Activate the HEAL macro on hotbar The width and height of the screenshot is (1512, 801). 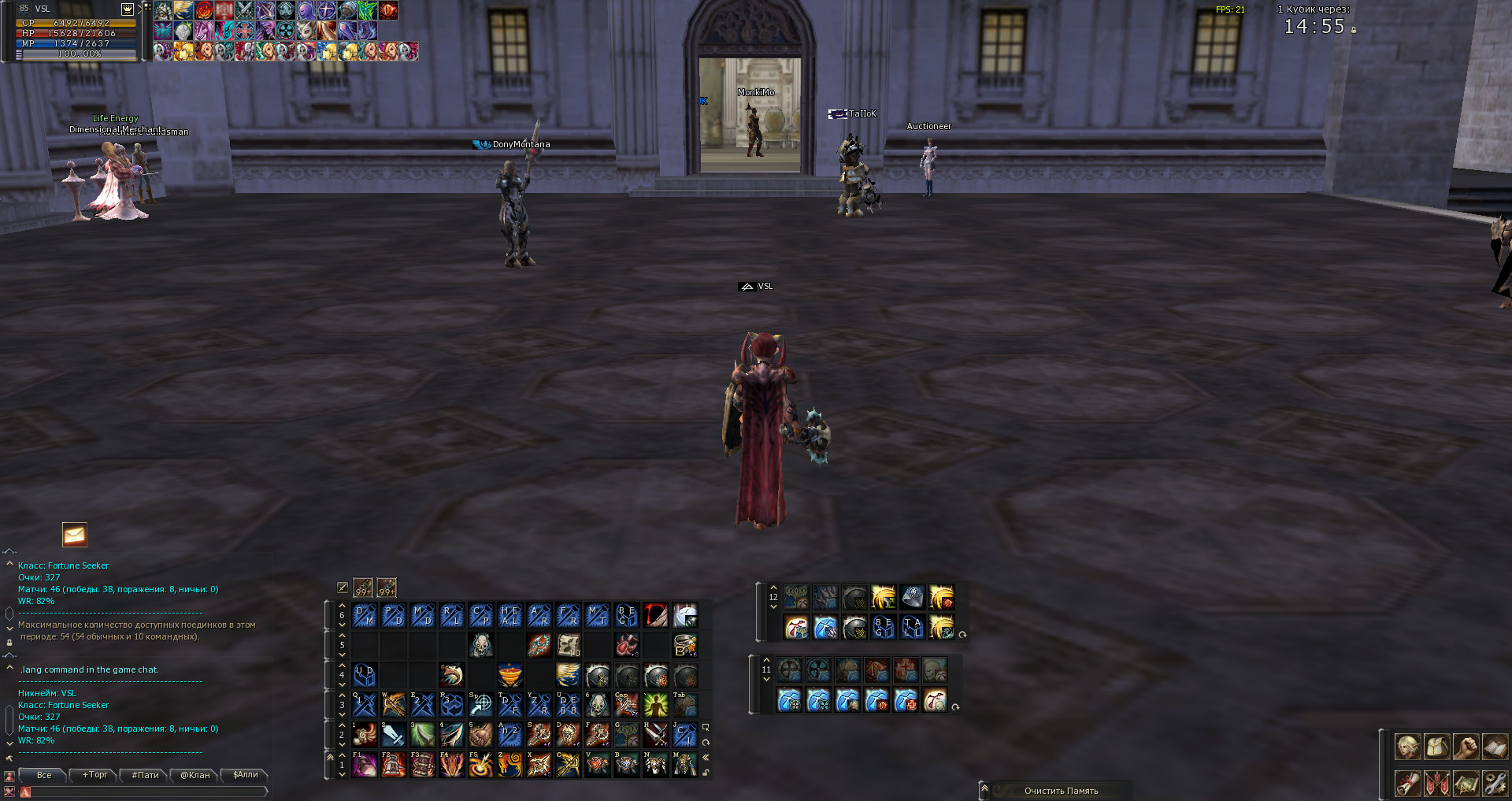[x=510, y=615]
